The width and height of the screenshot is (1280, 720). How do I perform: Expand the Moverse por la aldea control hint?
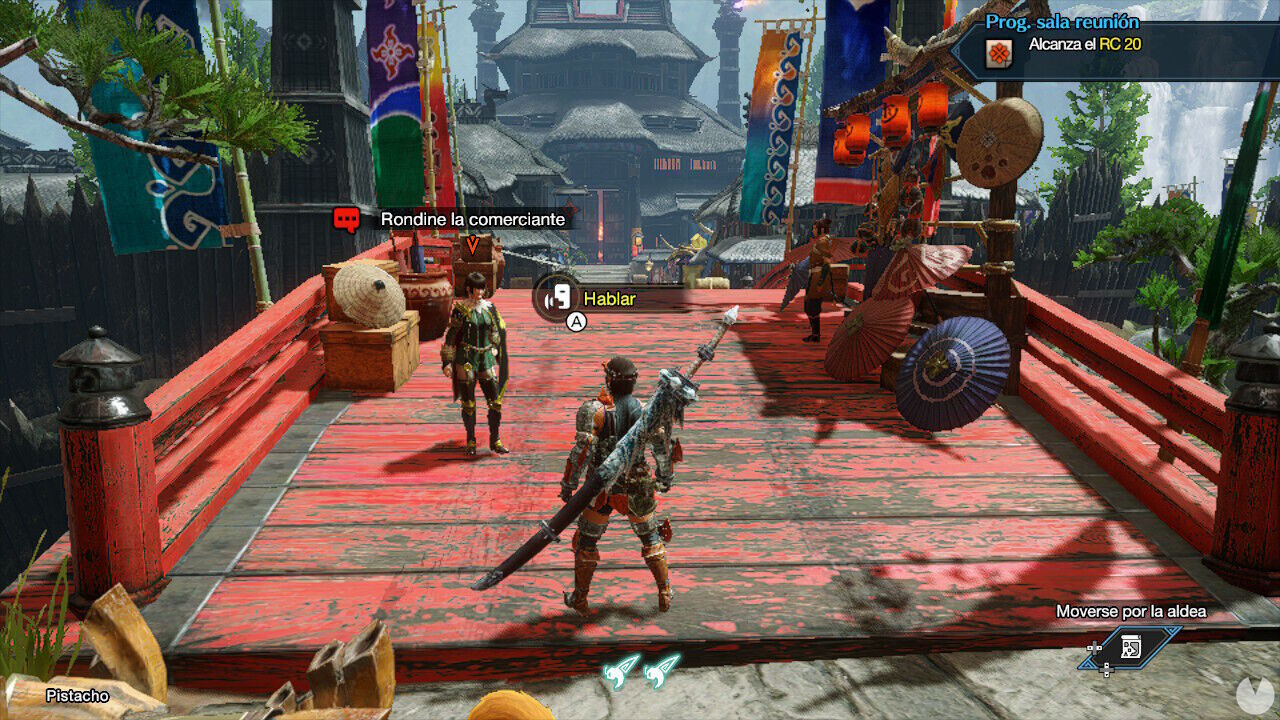click(x=1131, y=611)
